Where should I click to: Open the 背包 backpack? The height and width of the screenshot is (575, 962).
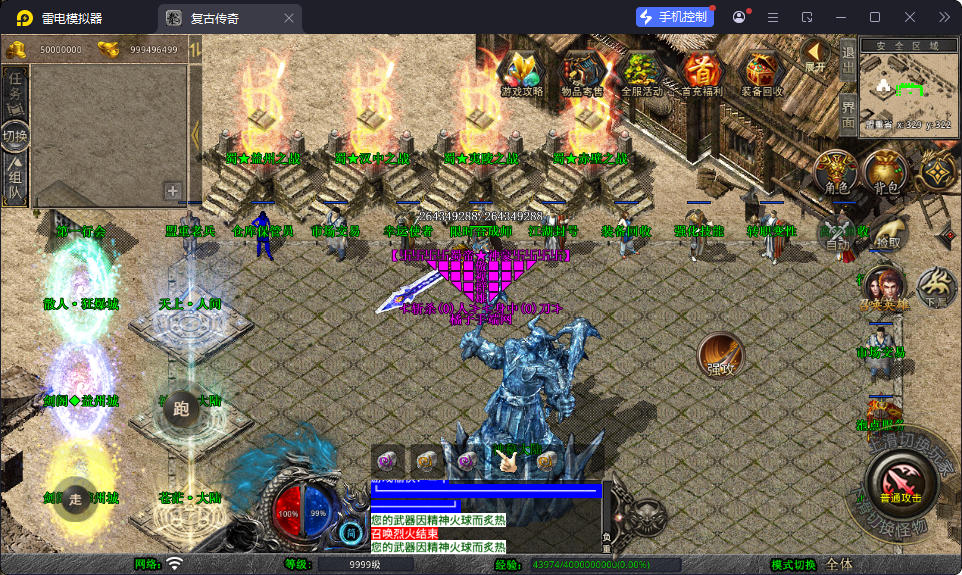(886, 172)
